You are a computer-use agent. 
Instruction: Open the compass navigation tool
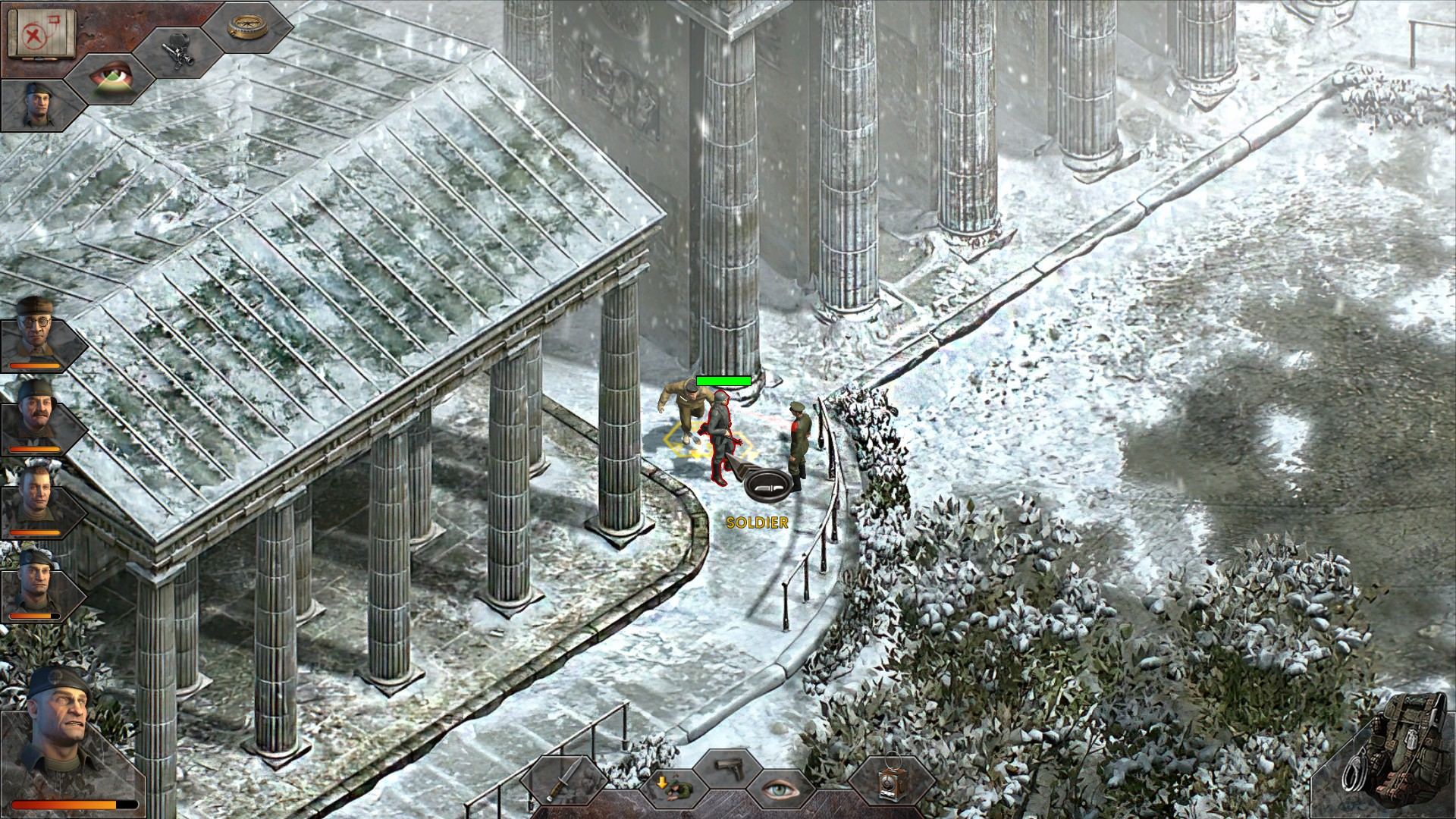(244, 28)
